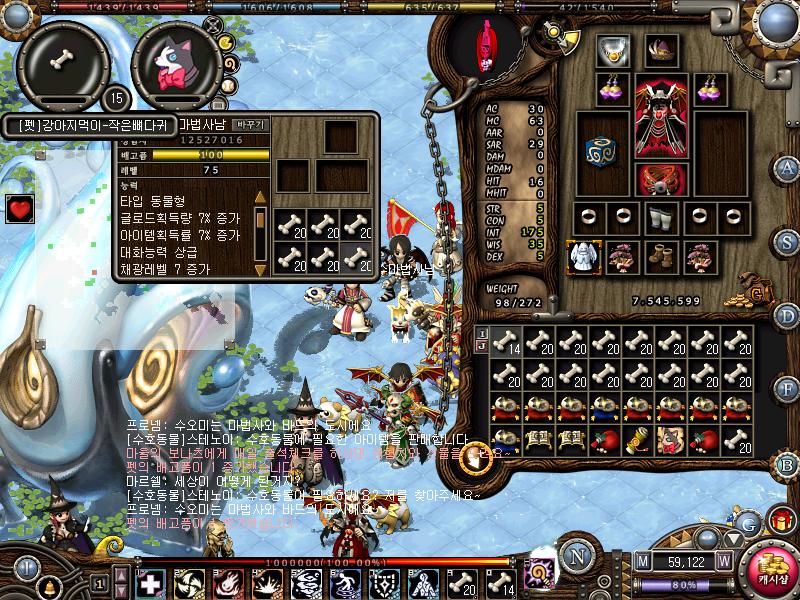Click the round A panel button
Viewport: 800px width, 600px height.
tap(788, 167)
